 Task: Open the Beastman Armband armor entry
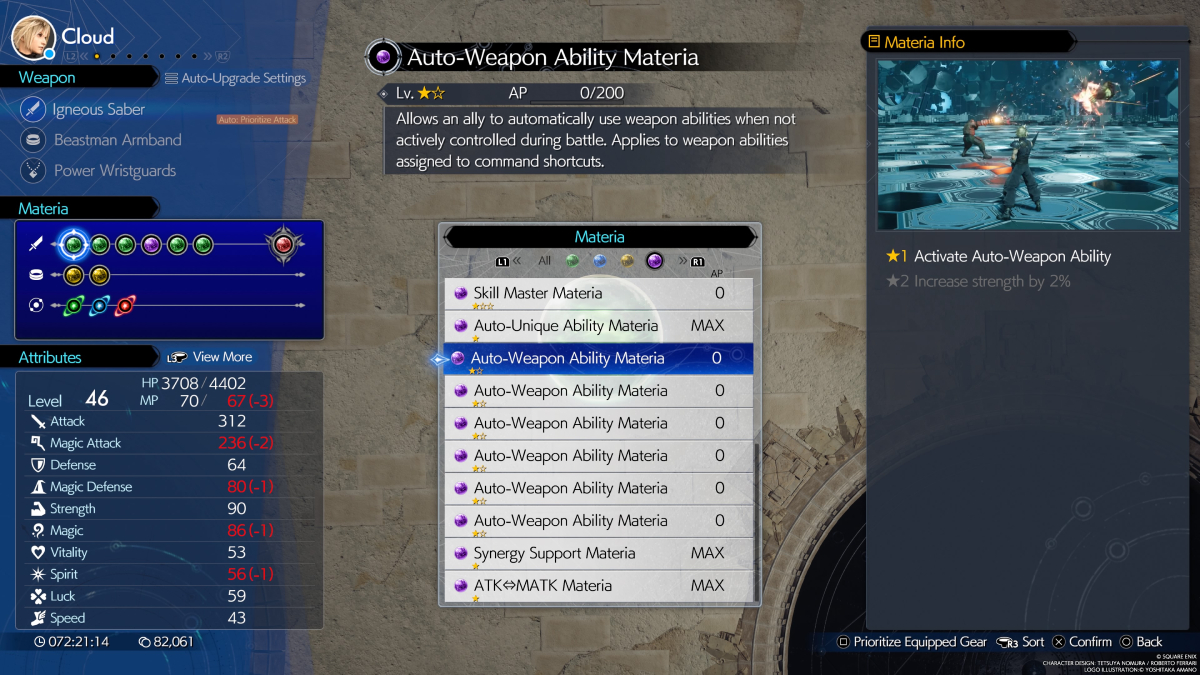tap(117, 140)
